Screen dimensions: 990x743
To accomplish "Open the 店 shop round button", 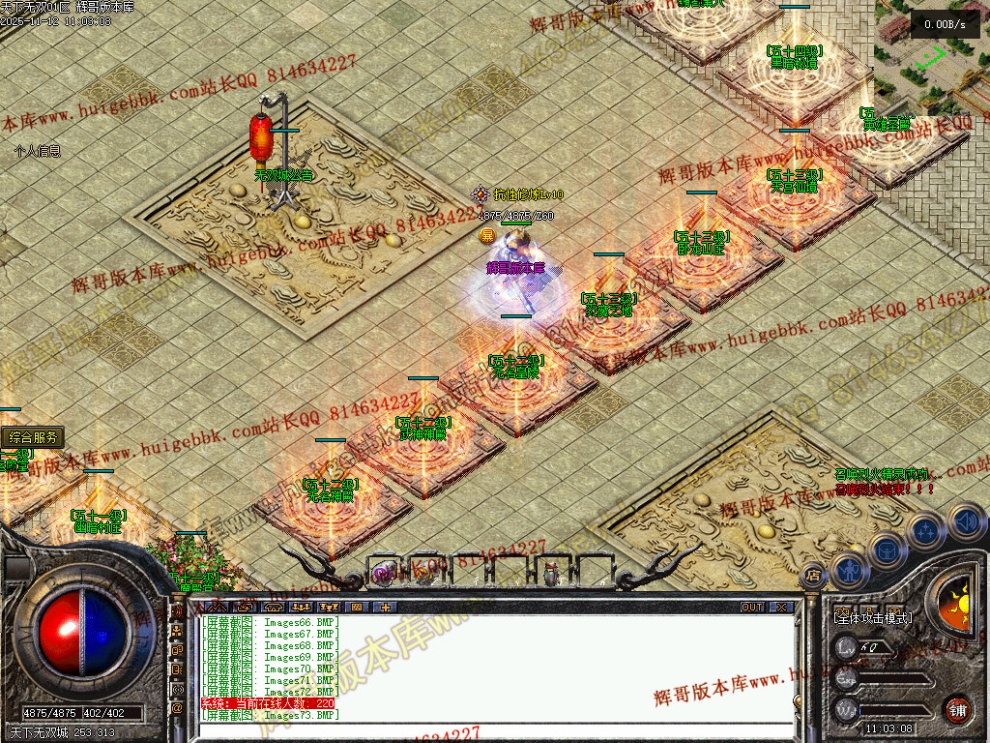I will 812,574.
